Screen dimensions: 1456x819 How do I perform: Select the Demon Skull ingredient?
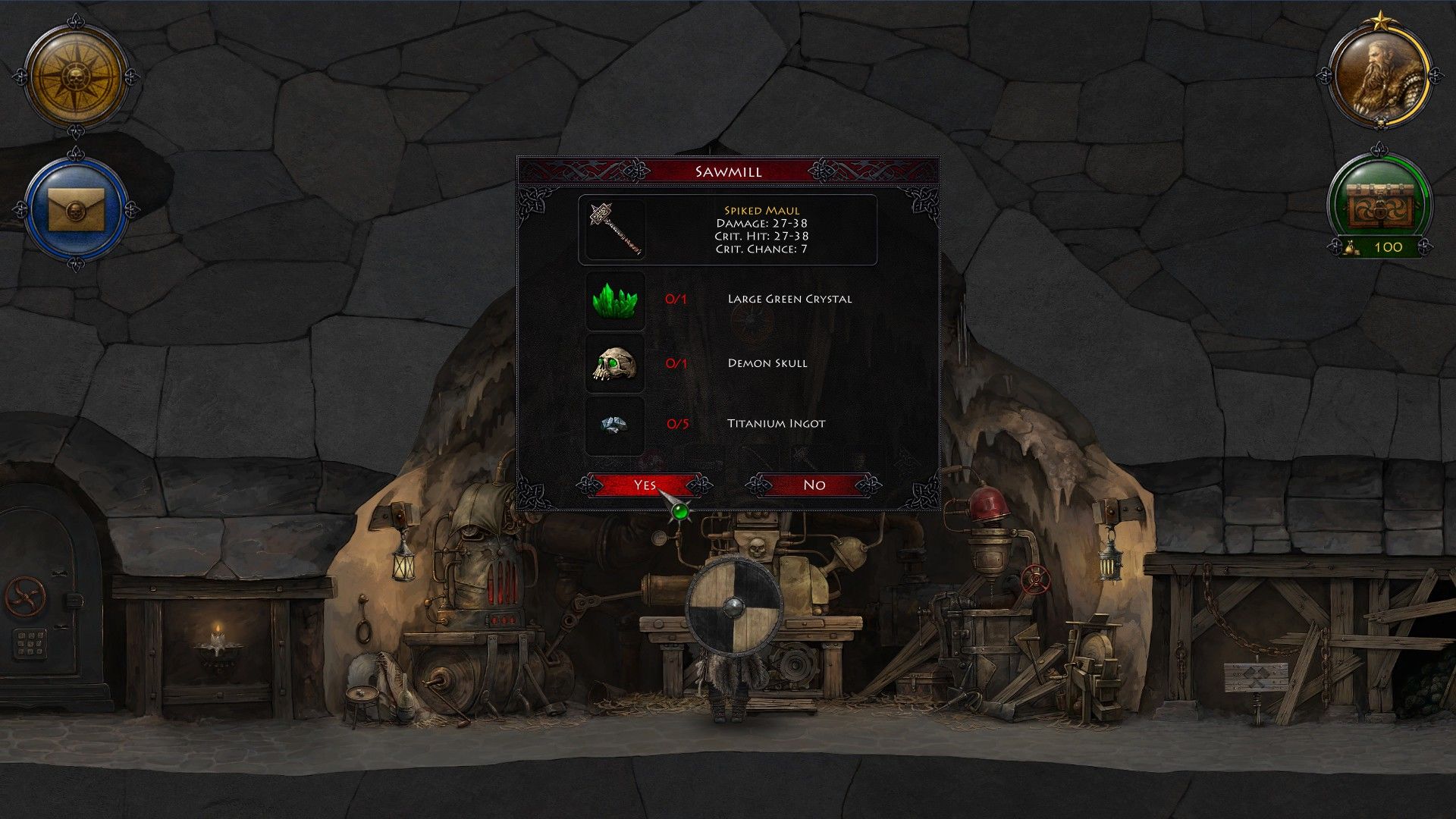point(615,365)
